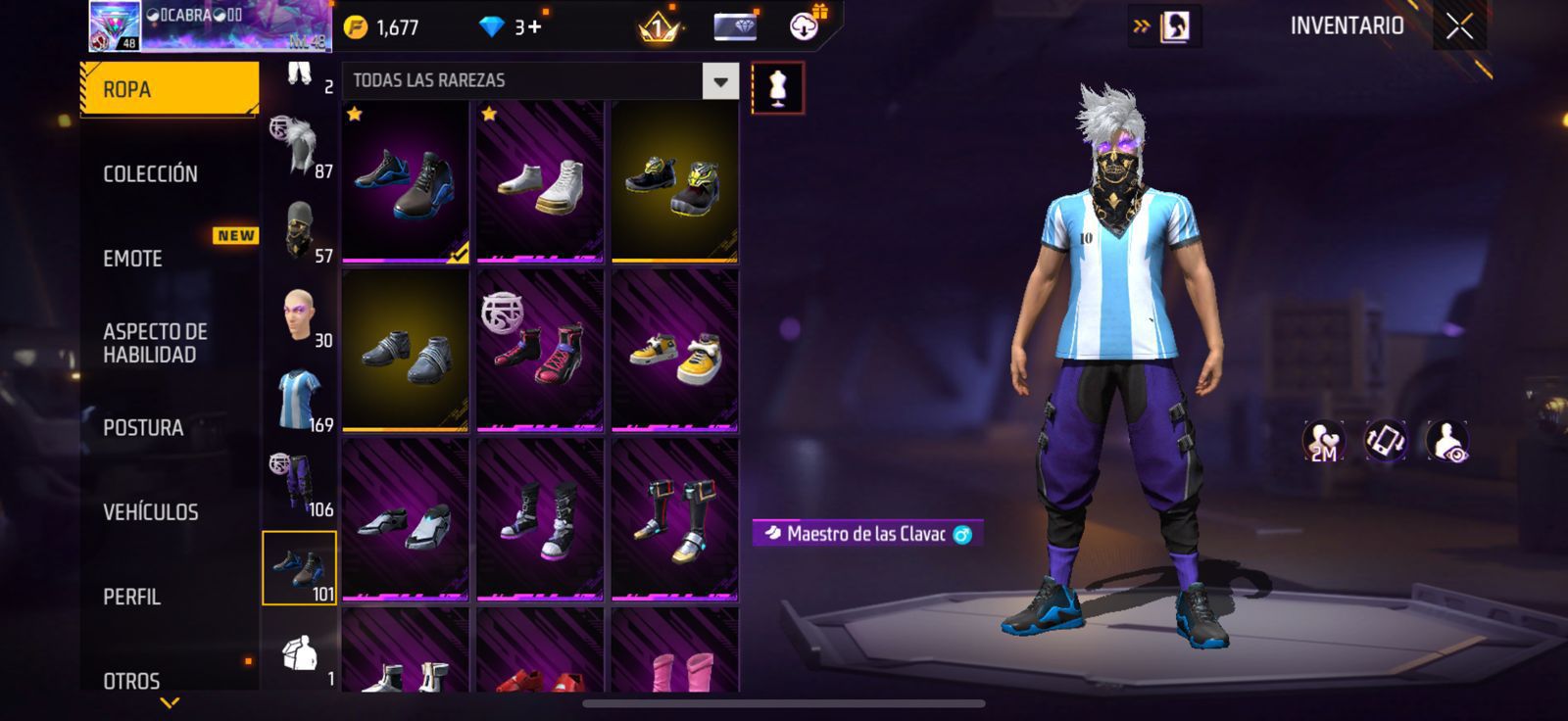Choose the skull mask category

point(300,231)
